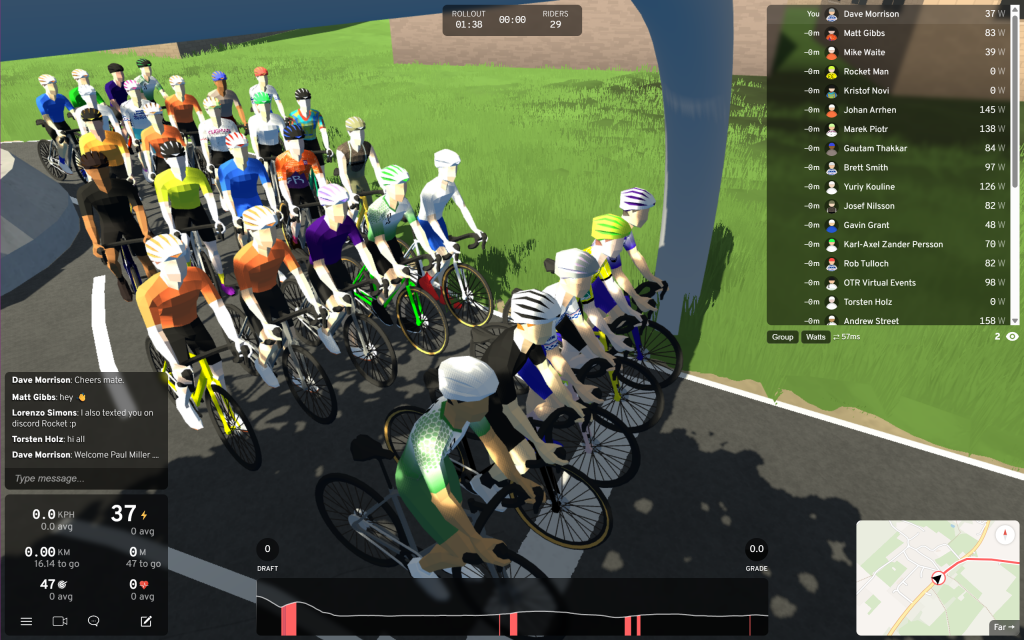Choose OTR Virtual Events rider row

point(890,283)
